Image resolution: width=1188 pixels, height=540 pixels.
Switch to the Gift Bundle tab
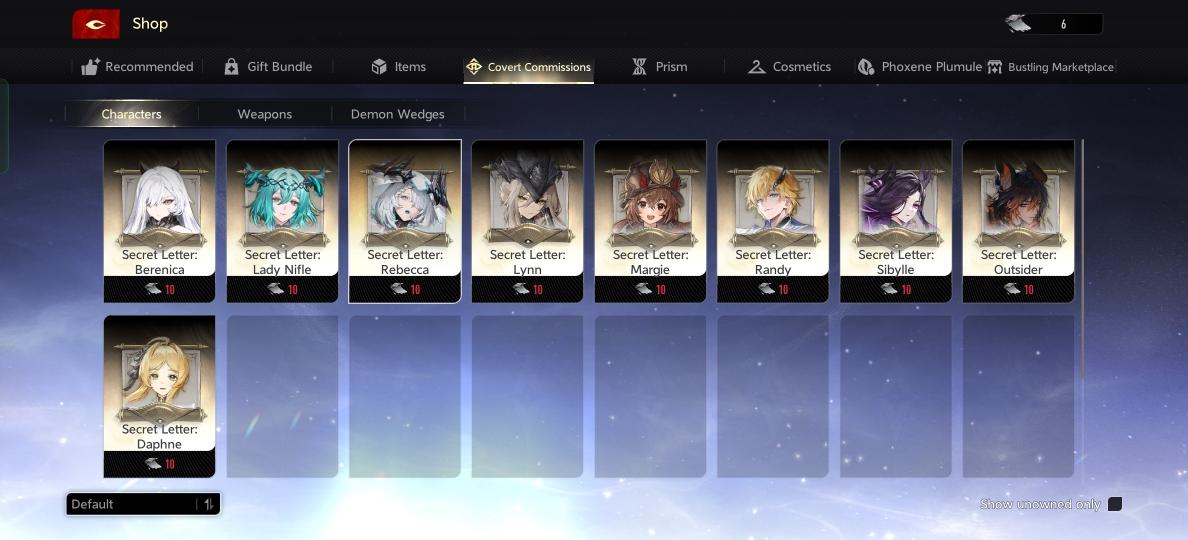[268, 67]
